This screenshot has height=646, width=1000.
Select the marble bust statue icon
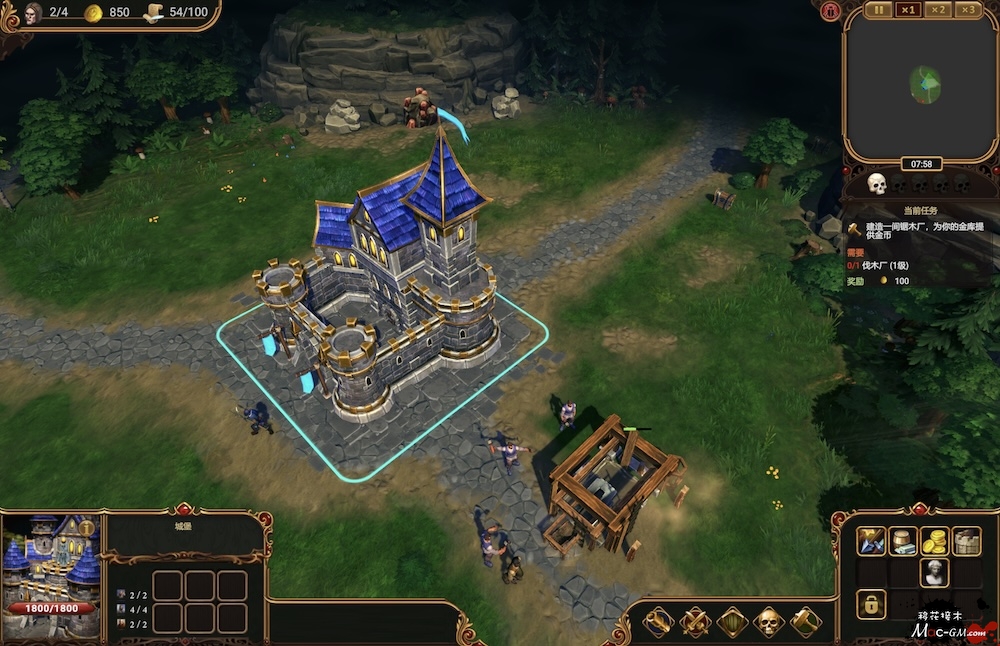[934, 572]
